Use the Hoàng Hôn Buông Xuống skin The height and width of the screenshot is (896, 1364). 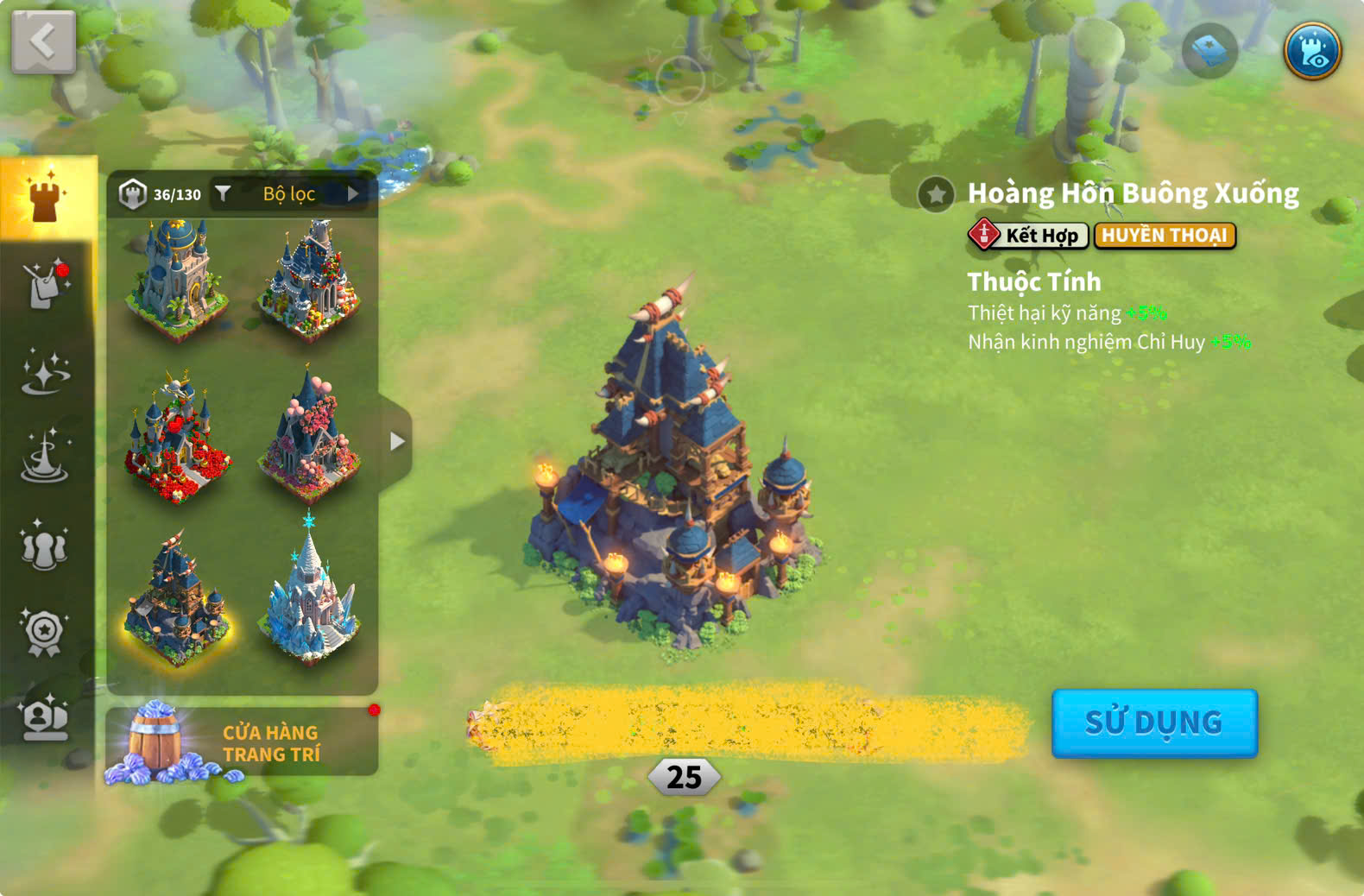(1153, 723)
